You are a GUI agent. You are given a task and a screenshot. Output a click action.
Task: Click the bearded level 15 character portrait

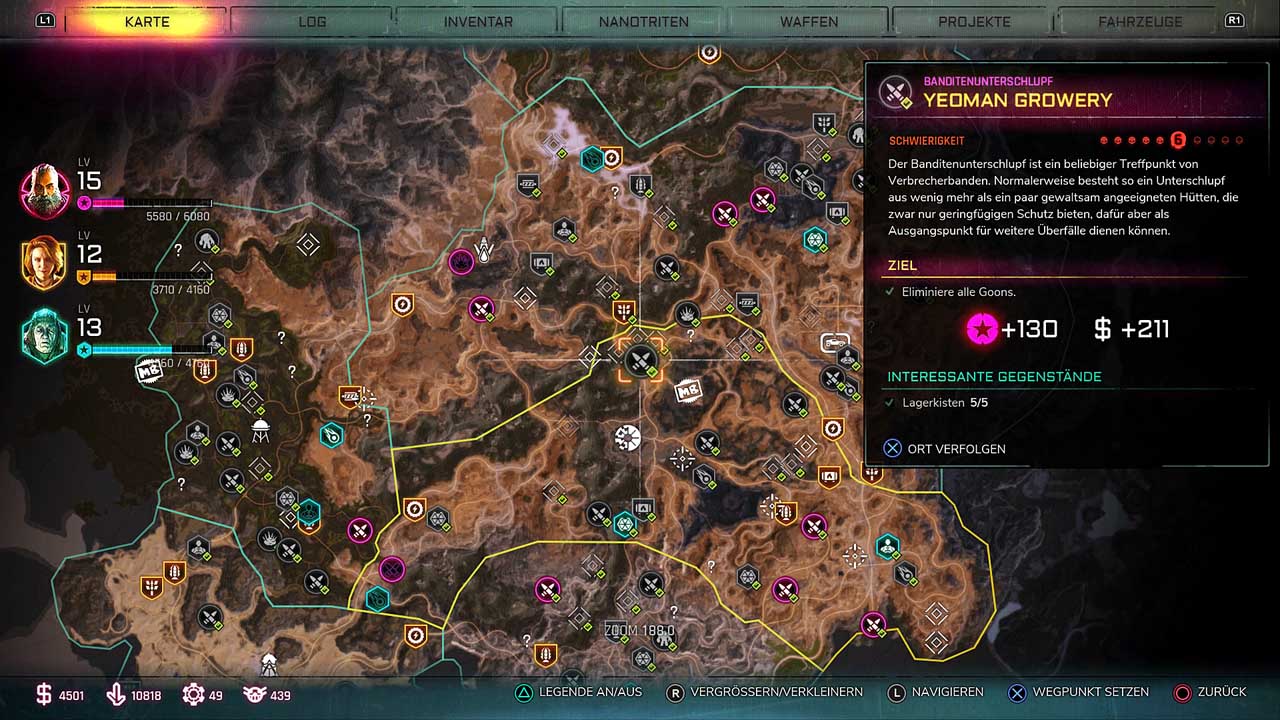(x=45, y=190)
